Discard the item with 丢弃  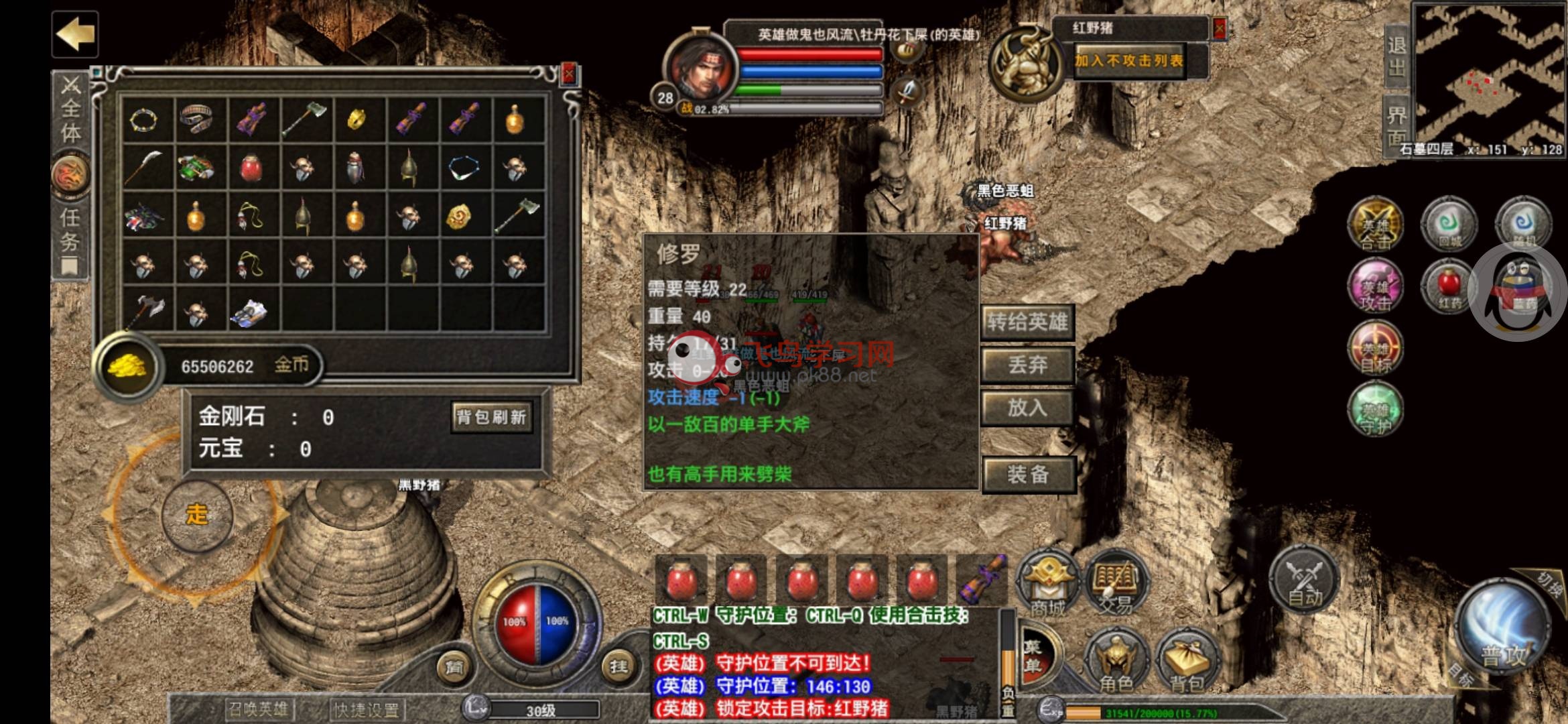[1027, 365]
